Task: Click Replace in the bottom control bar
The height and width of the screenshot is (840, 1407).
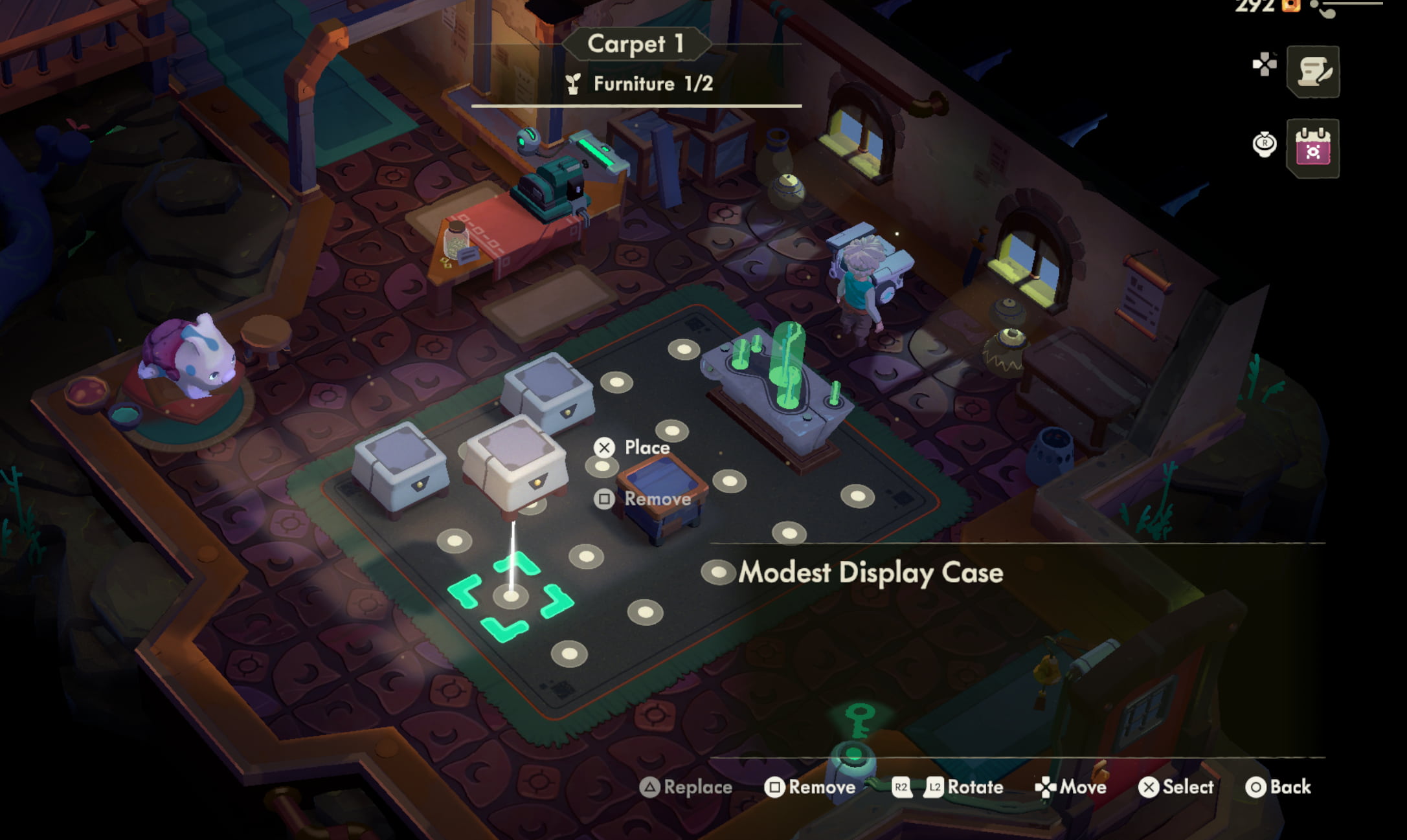Action: point(688,787)
